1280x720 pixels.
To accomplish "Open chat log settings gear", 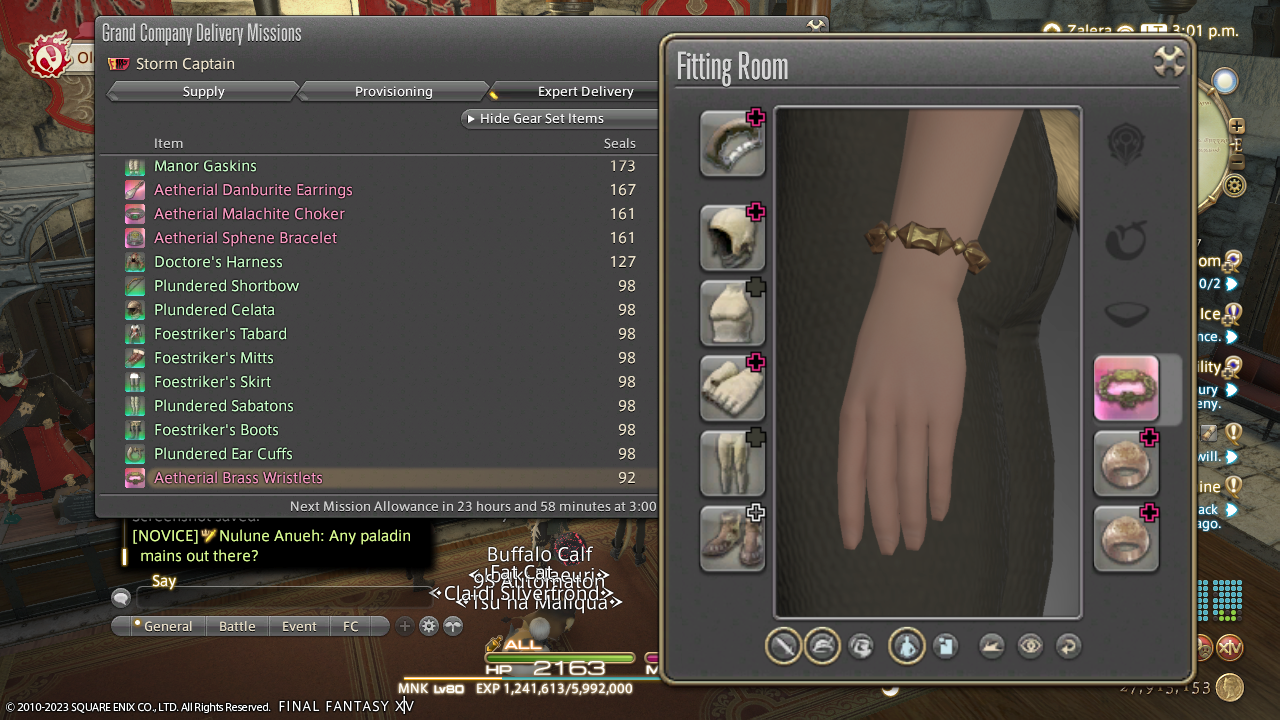I will (429, 626).
